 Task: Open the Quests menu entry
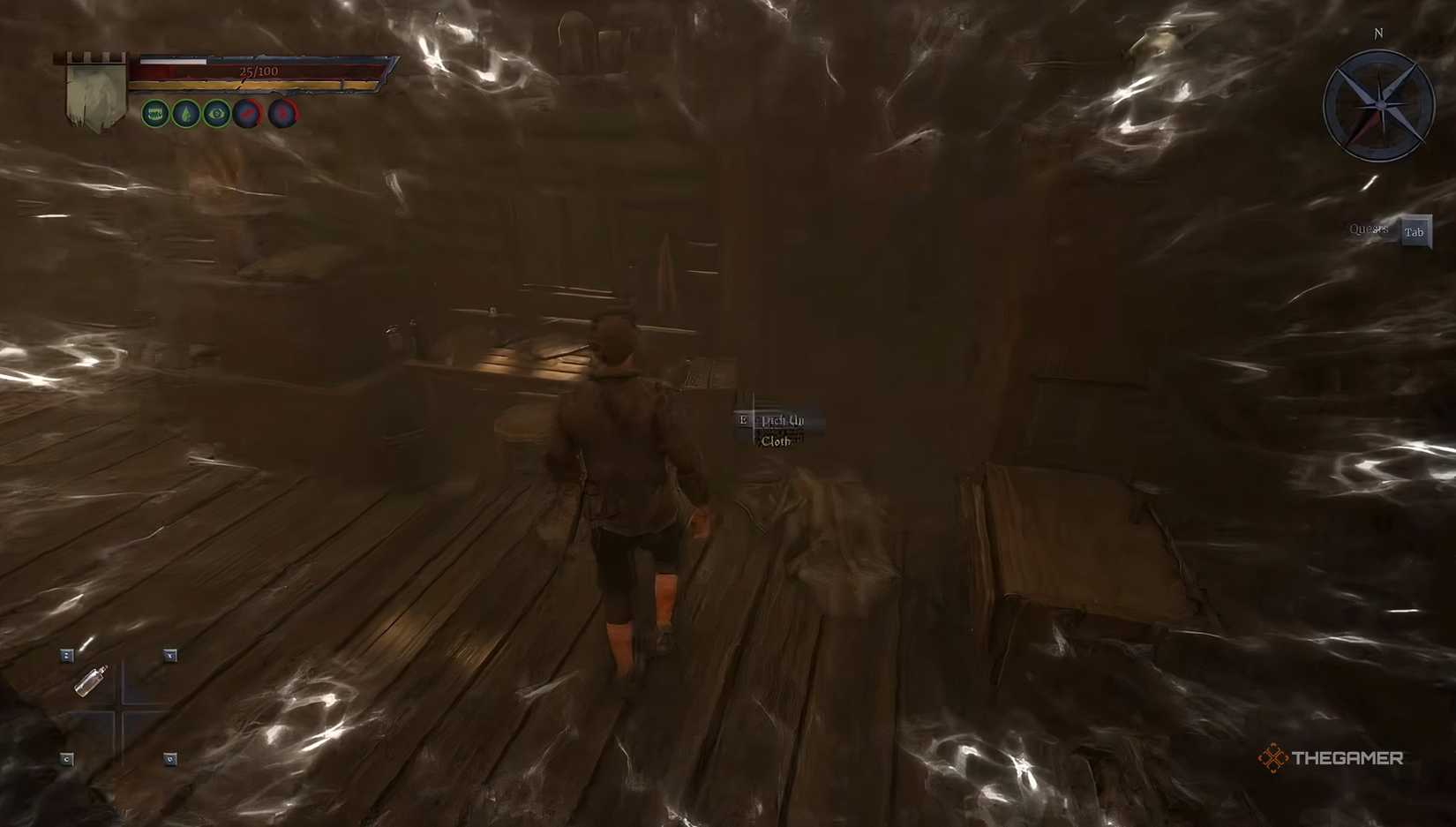(1370, 229)
